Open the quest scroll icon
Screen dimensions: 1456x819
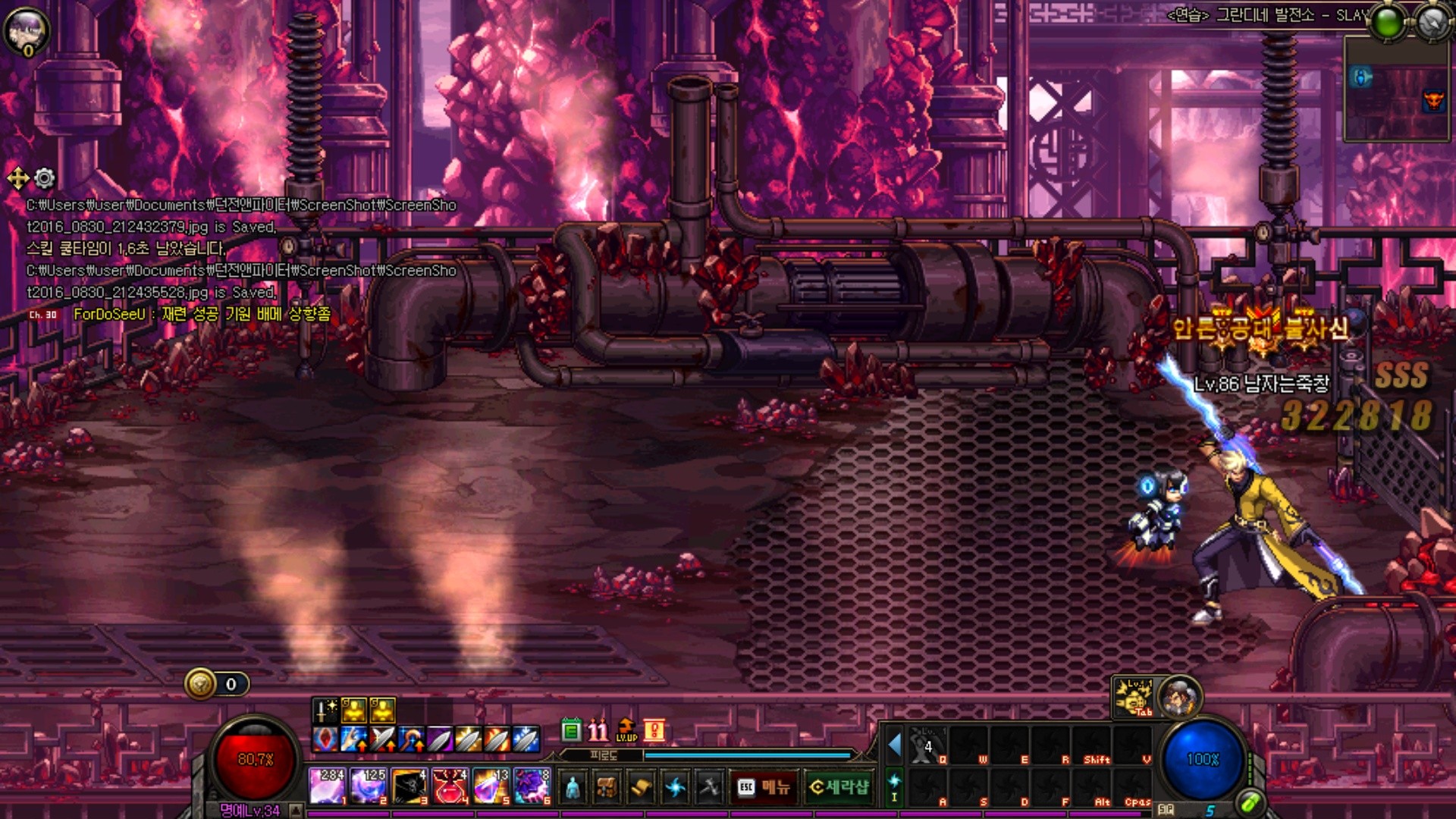coord(641,787)
